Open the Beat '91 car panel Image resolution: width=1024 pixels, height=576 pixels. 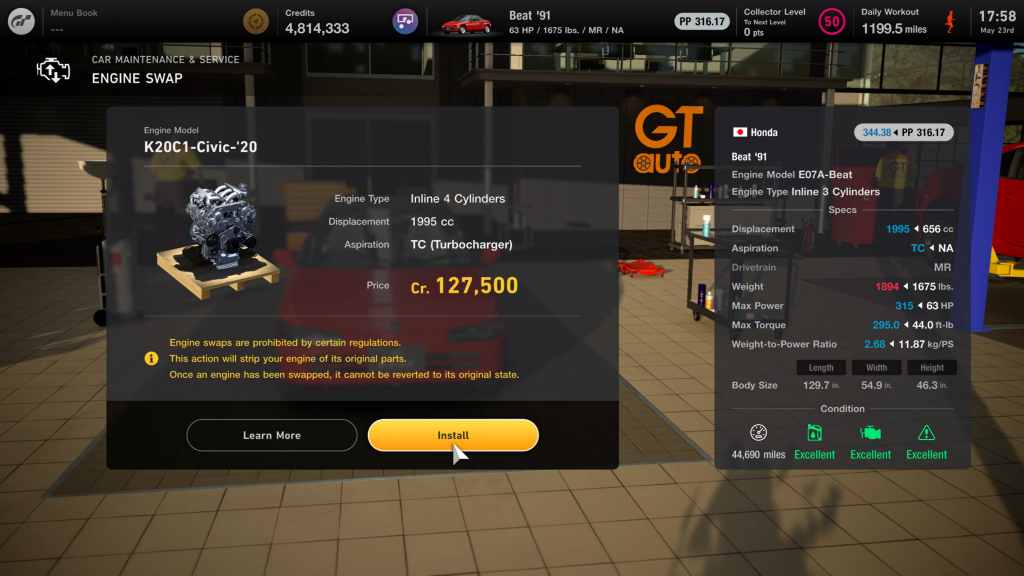[x=530, y=22]
